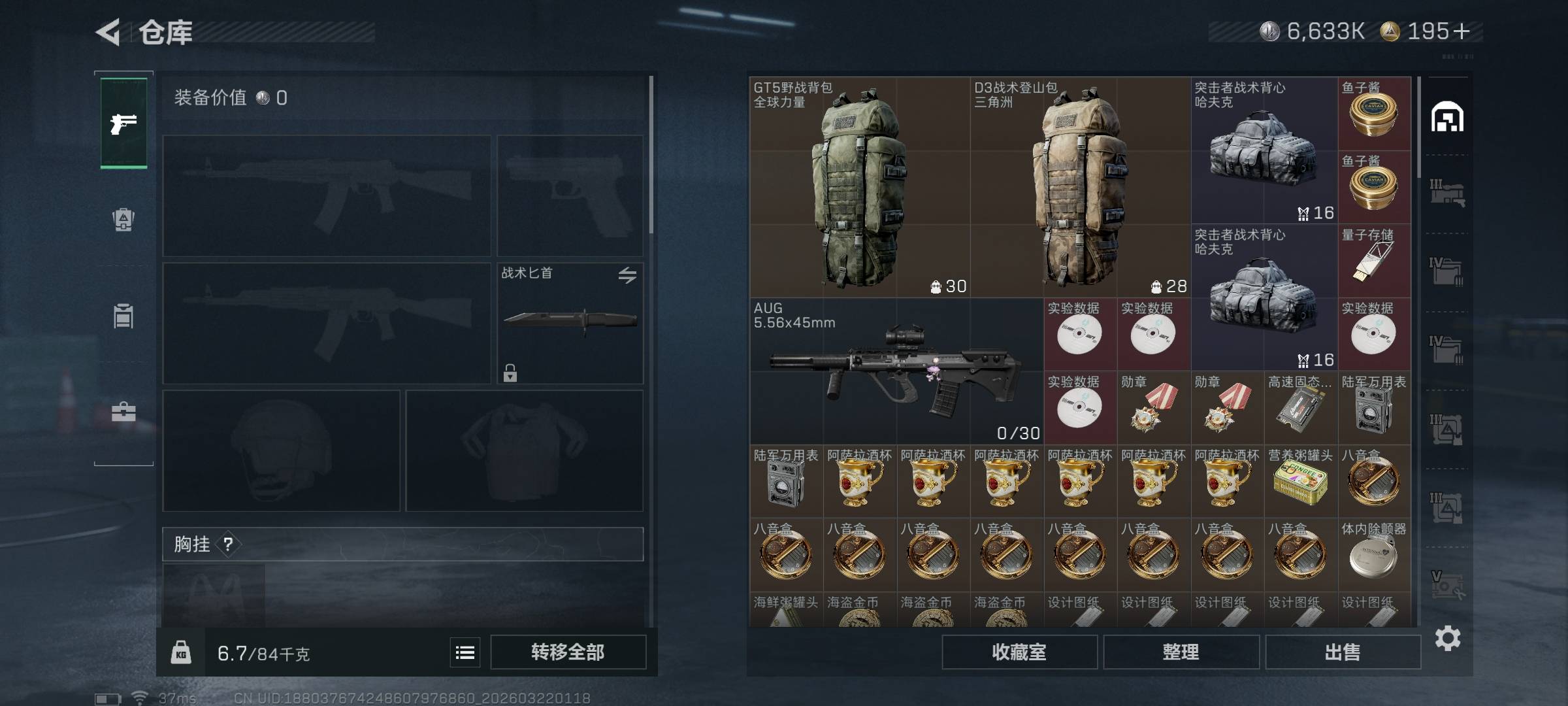Select the 营养粥罐头 can
This screenshot has width=1568, height=706.
pyautogui.click(x=1300, y=482)
